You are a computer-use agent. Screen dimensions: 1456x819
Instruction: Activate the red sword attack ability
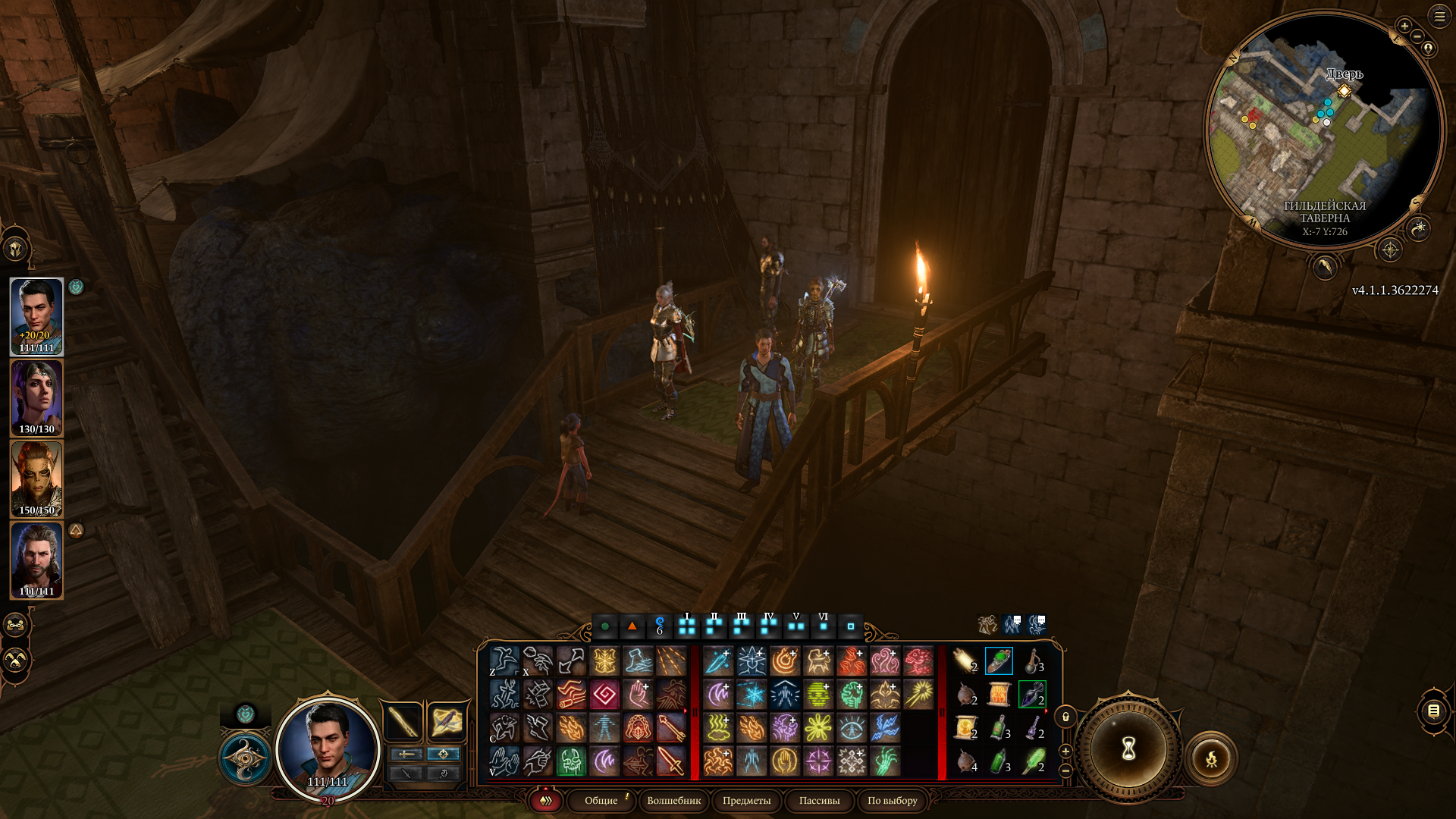point(671,761)
